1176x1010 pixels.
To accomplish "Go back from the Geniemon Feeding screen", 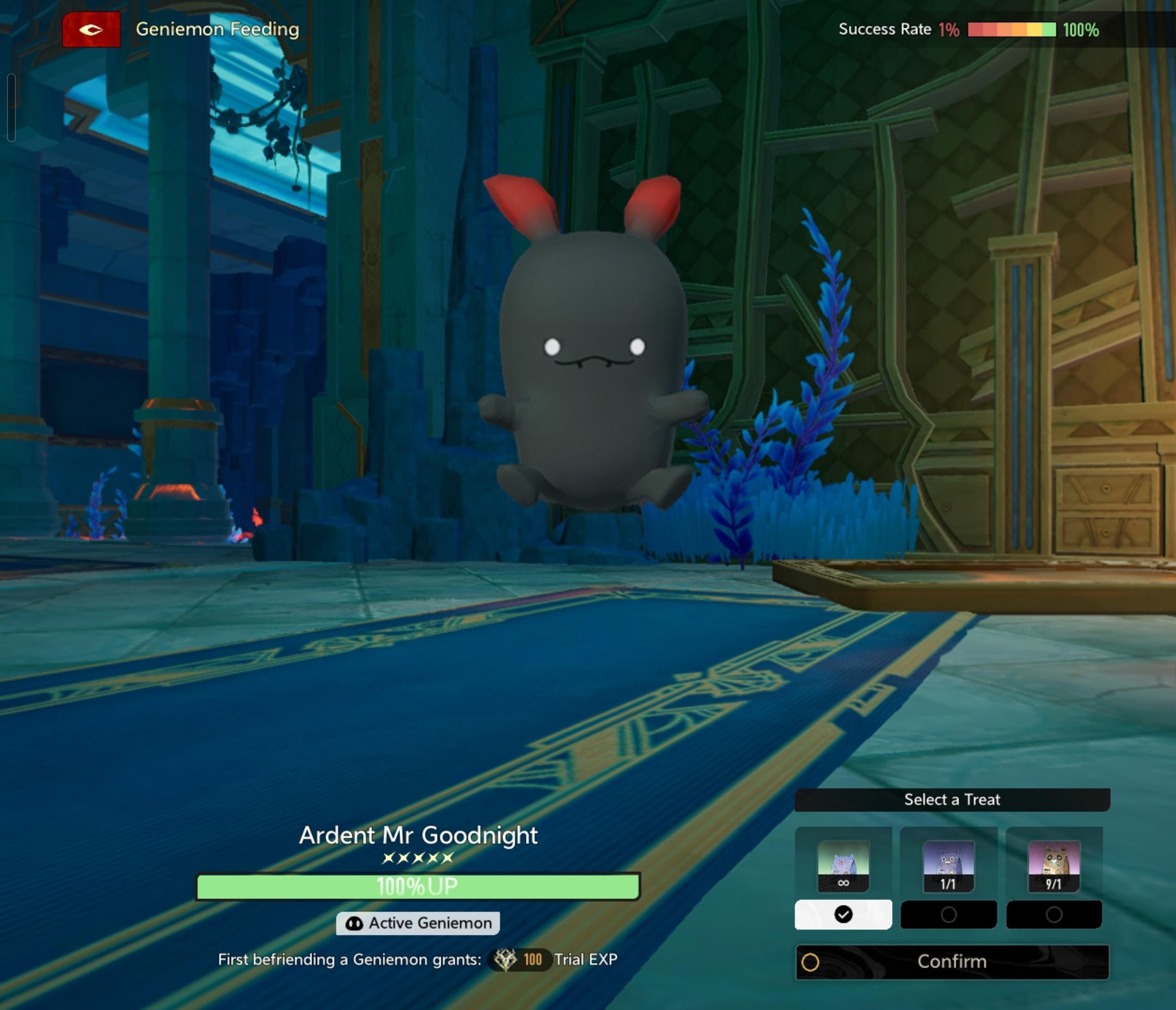I will (x=91, y=29).
